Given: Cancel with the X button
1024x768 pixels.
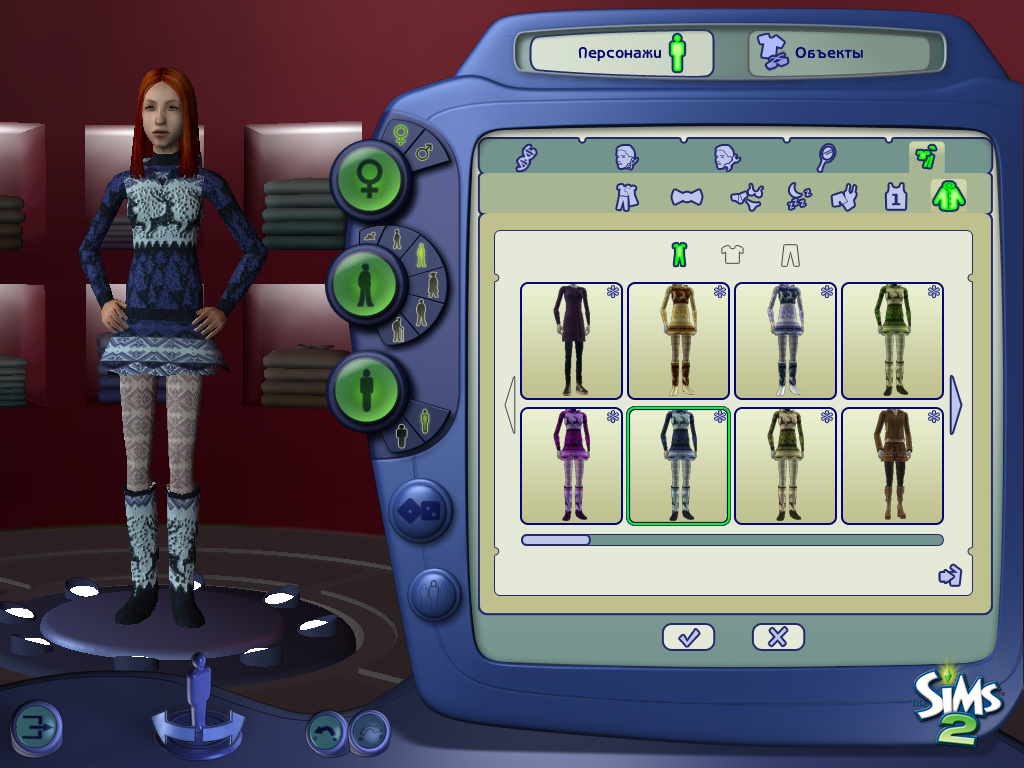Looking at the screenshot, I should pos(778,637).
